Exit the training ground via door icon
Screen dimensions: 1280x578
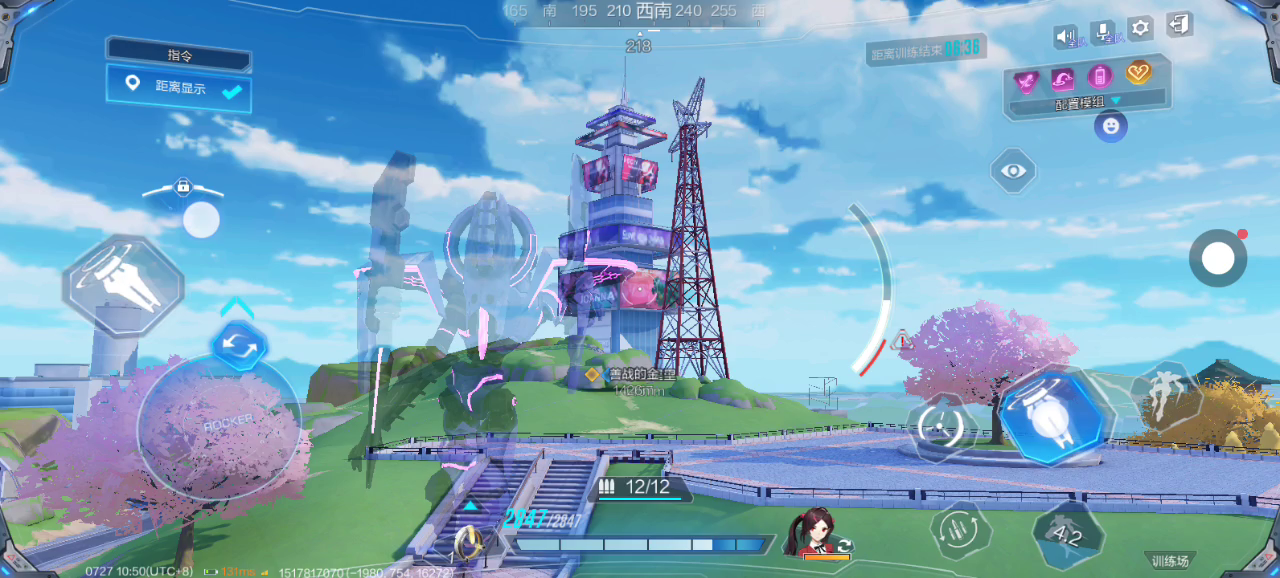point(1180,26)
